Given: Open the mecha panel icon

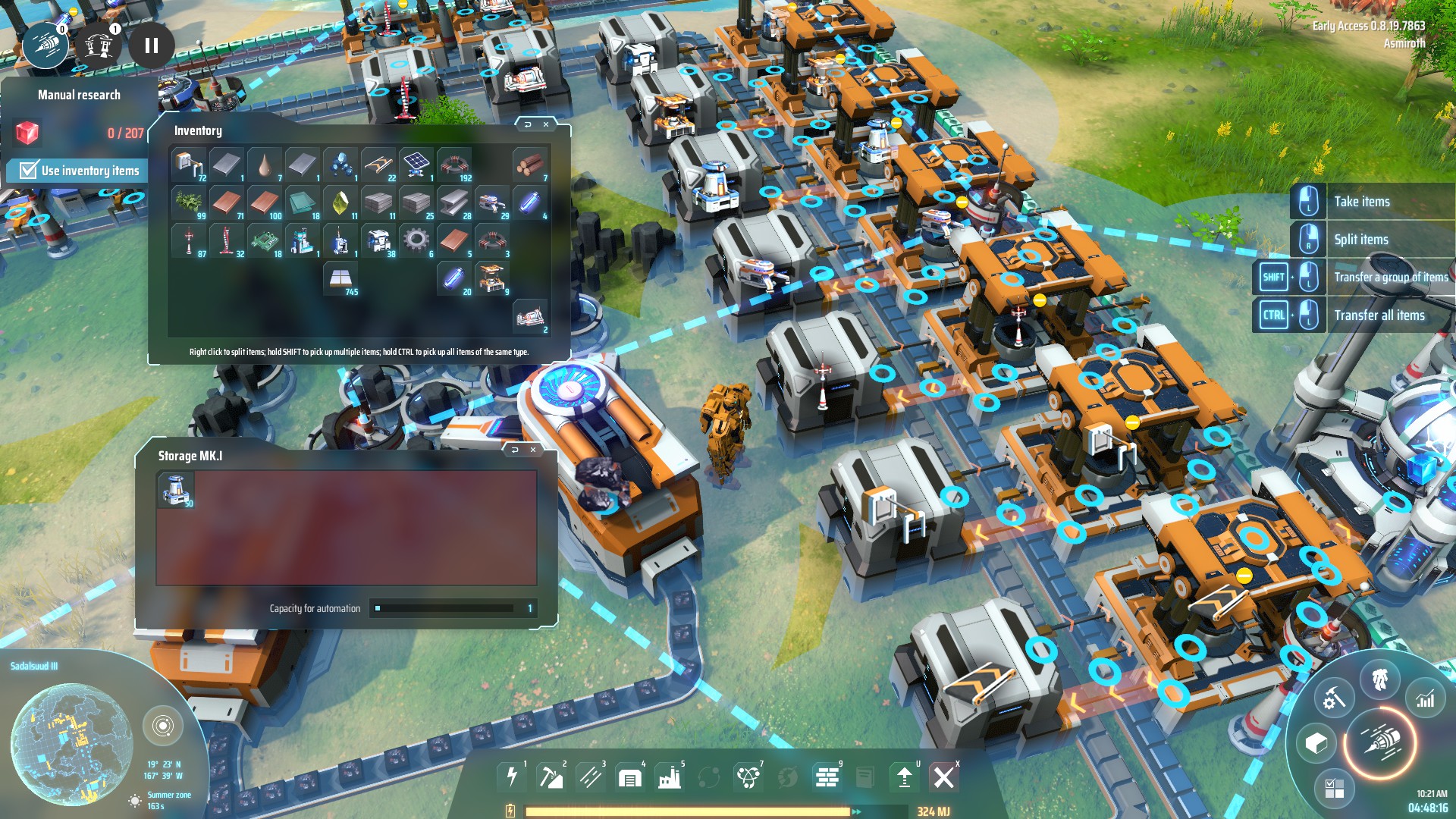Looking at the screenshot, I should 1379,679.
